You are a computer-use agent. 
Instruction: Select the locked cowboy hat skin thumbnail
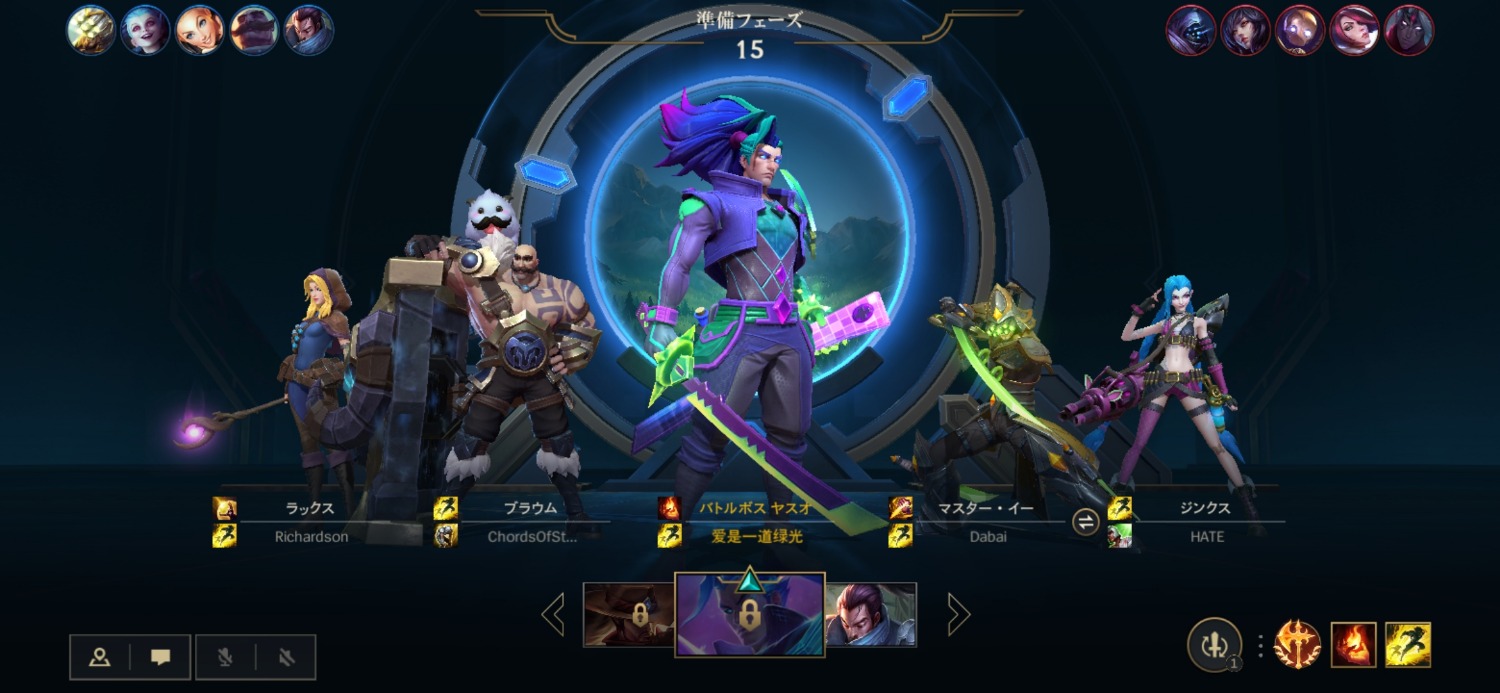point(629,614)
